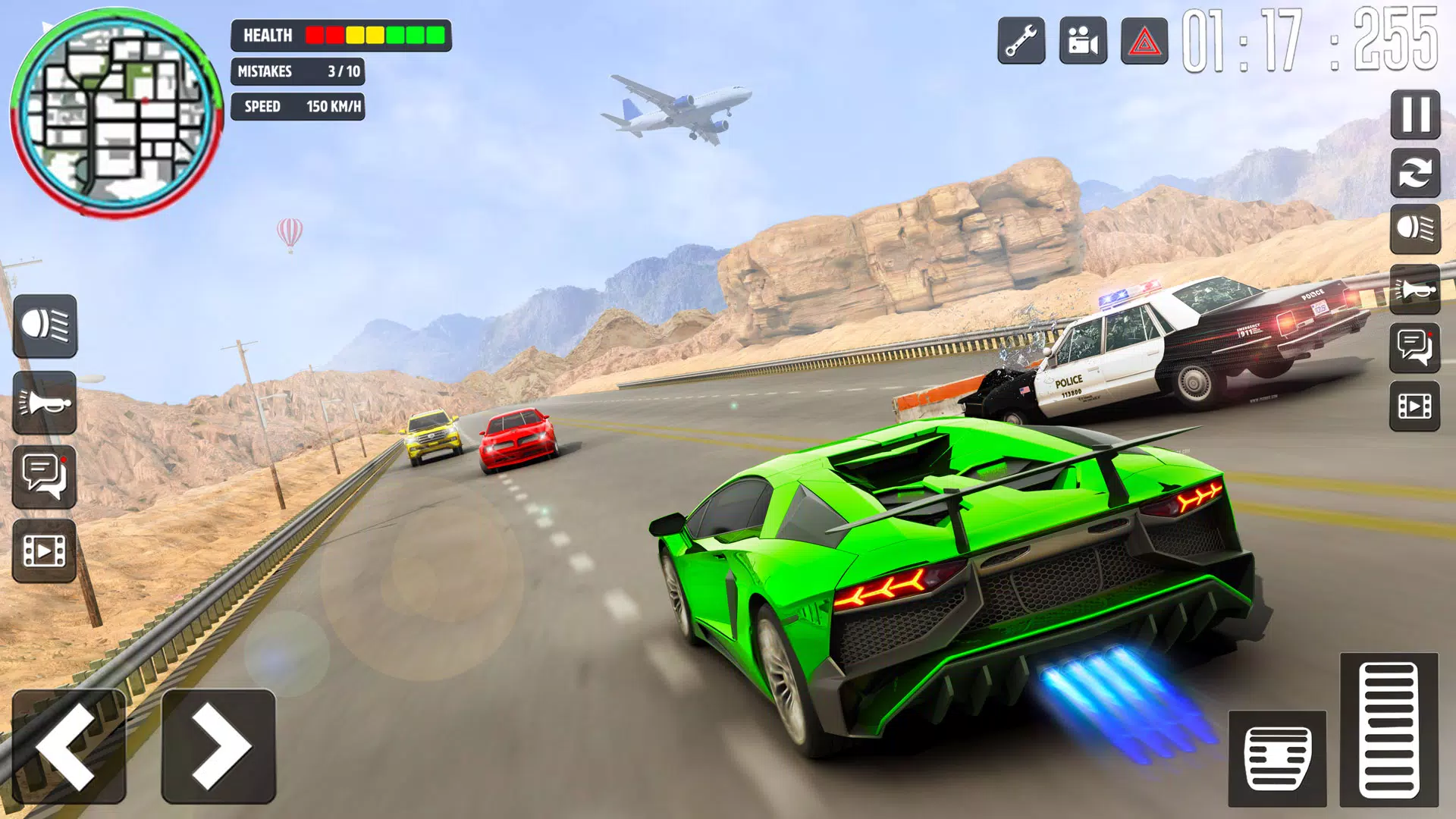
Task: Step on the tall accelerator pedal
Action: pyautogui.click(x=1389, y=730)
